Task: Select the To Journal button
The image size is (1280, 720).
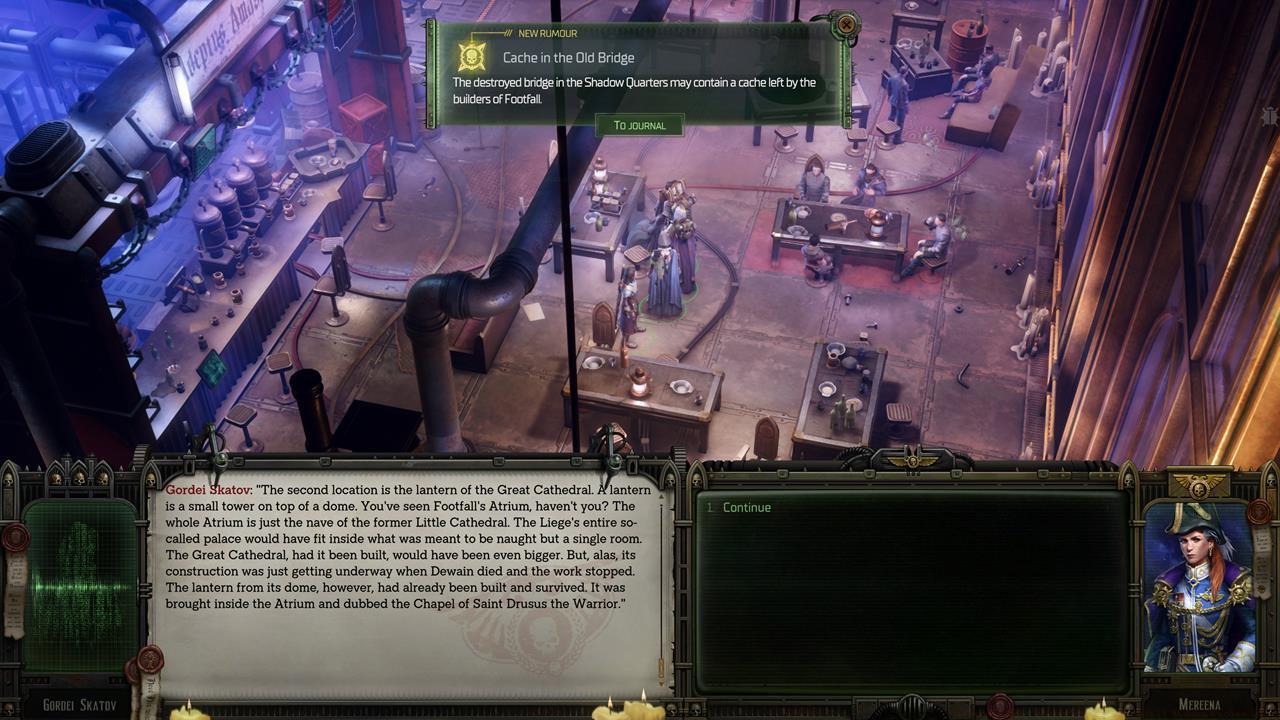Action: pyautogui.click(x=640, y=125)
